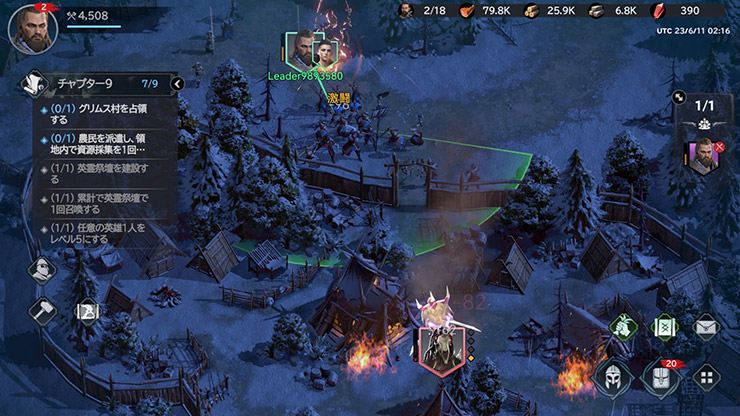Open the チャプター9 chapter scroll icon
This screenshot has width=740, height=416.
pos(33,84)
